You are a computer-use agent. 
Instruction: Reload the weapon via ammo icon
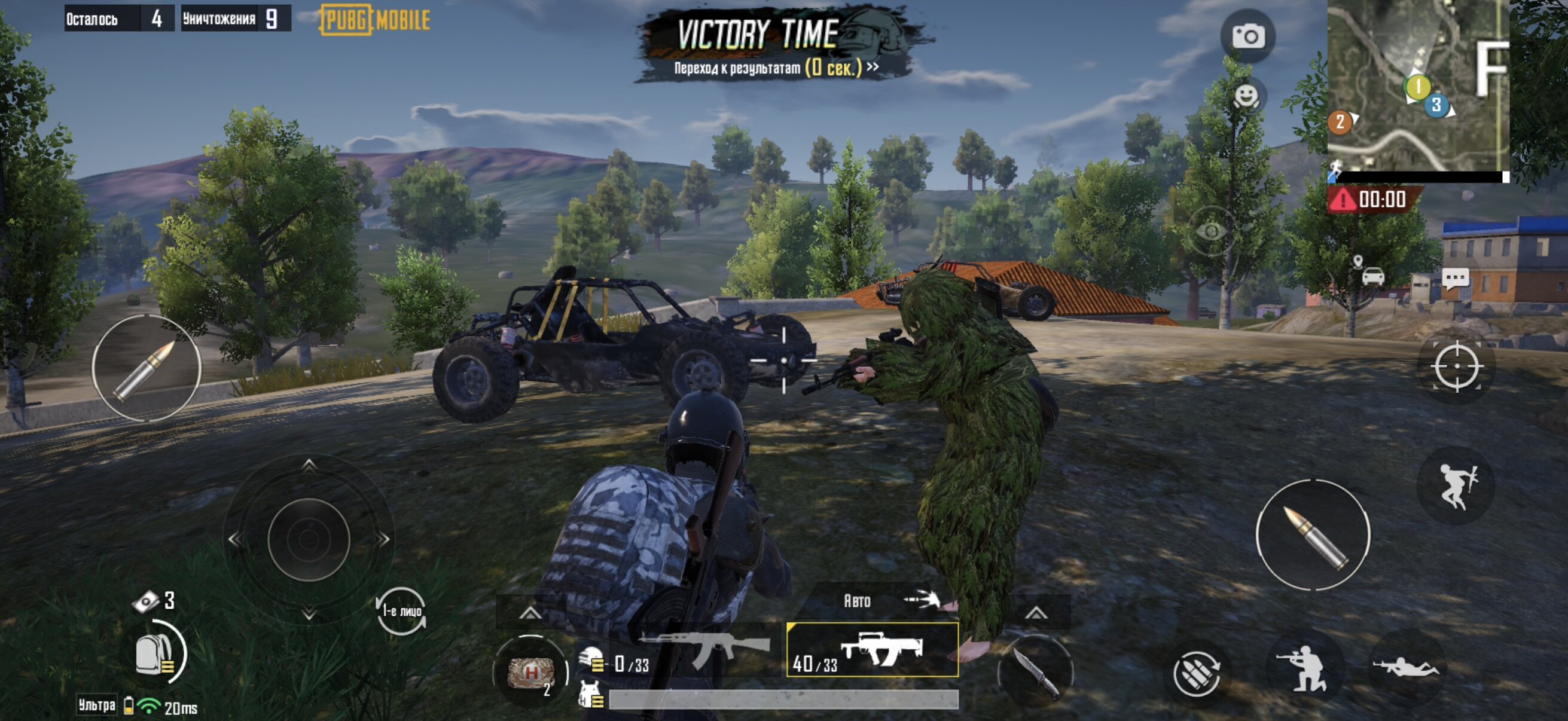click(x=1196, y=673)
